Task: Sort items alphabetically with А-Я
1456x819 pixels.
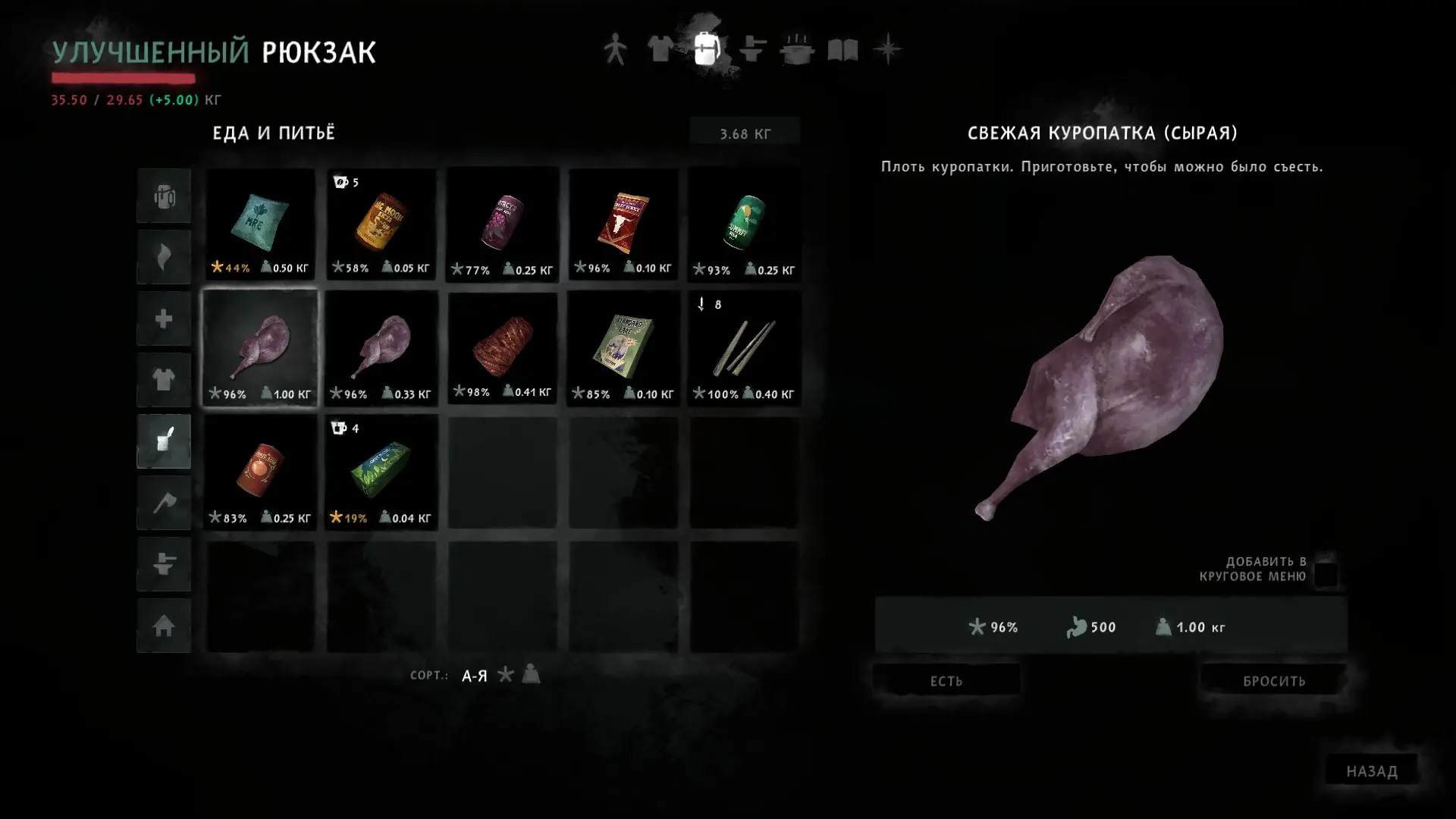Action: coord(474,675)
